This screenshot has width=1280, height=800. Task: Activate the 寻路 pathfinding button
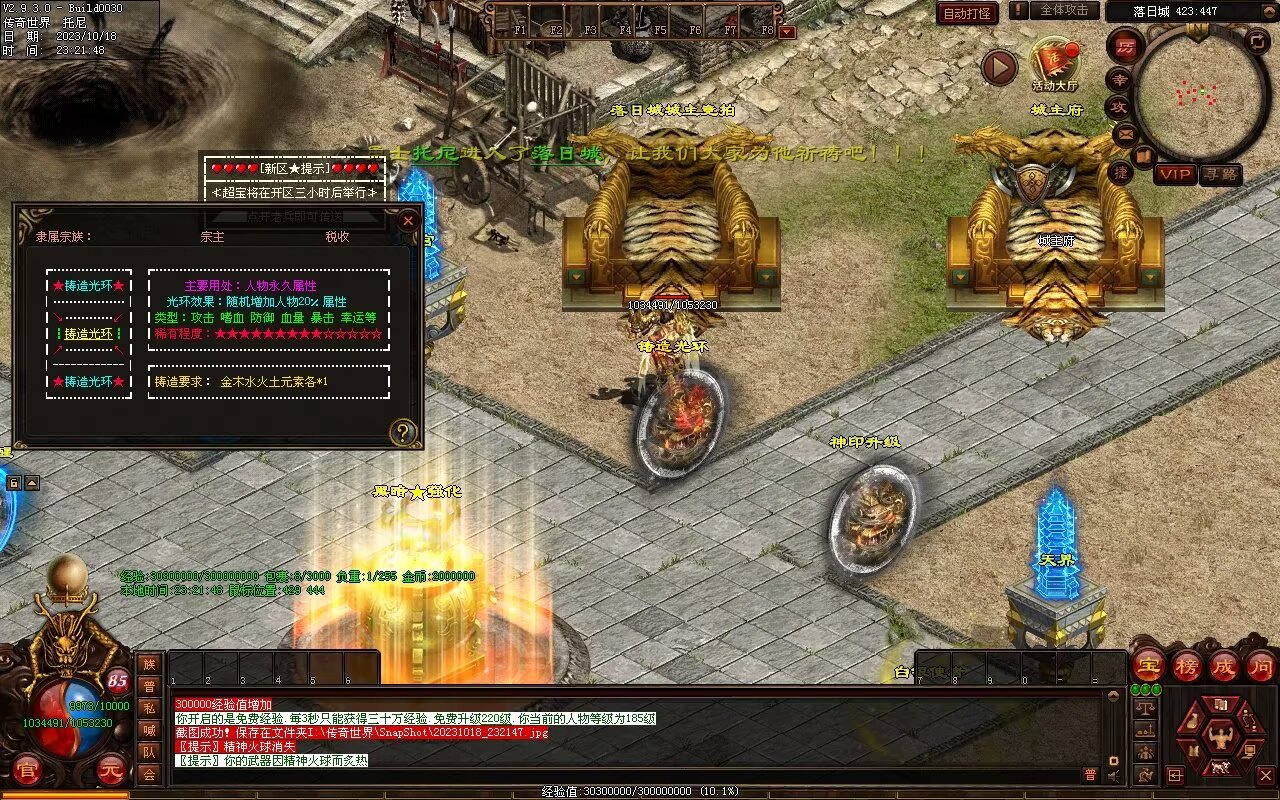pos(1220,174)
